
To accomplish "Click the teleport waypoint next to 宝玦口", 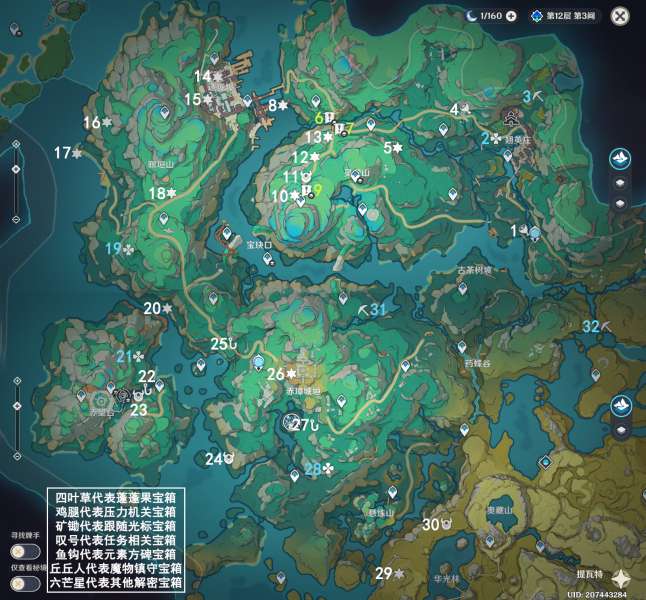I will [x=268, y=258].
